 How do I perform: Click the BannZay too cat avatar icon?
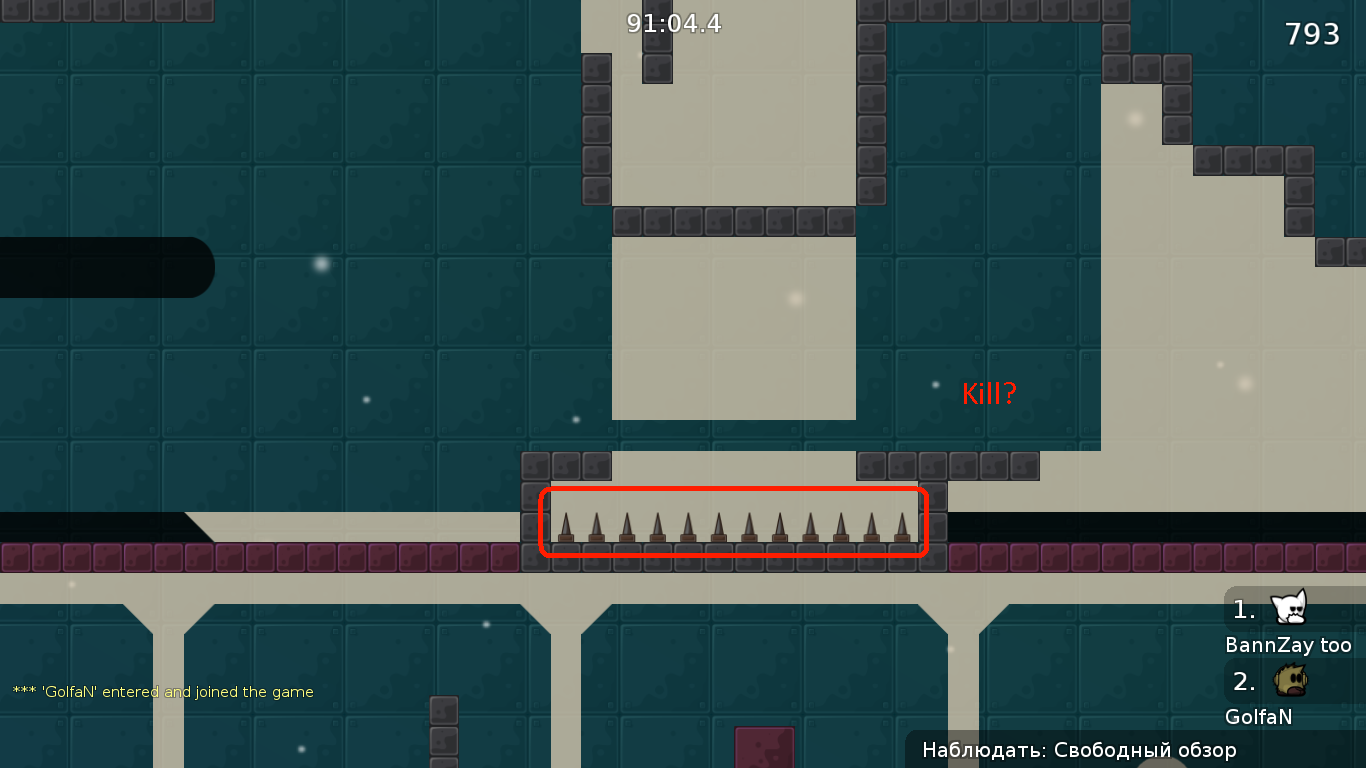click(x=1289, y=608)
